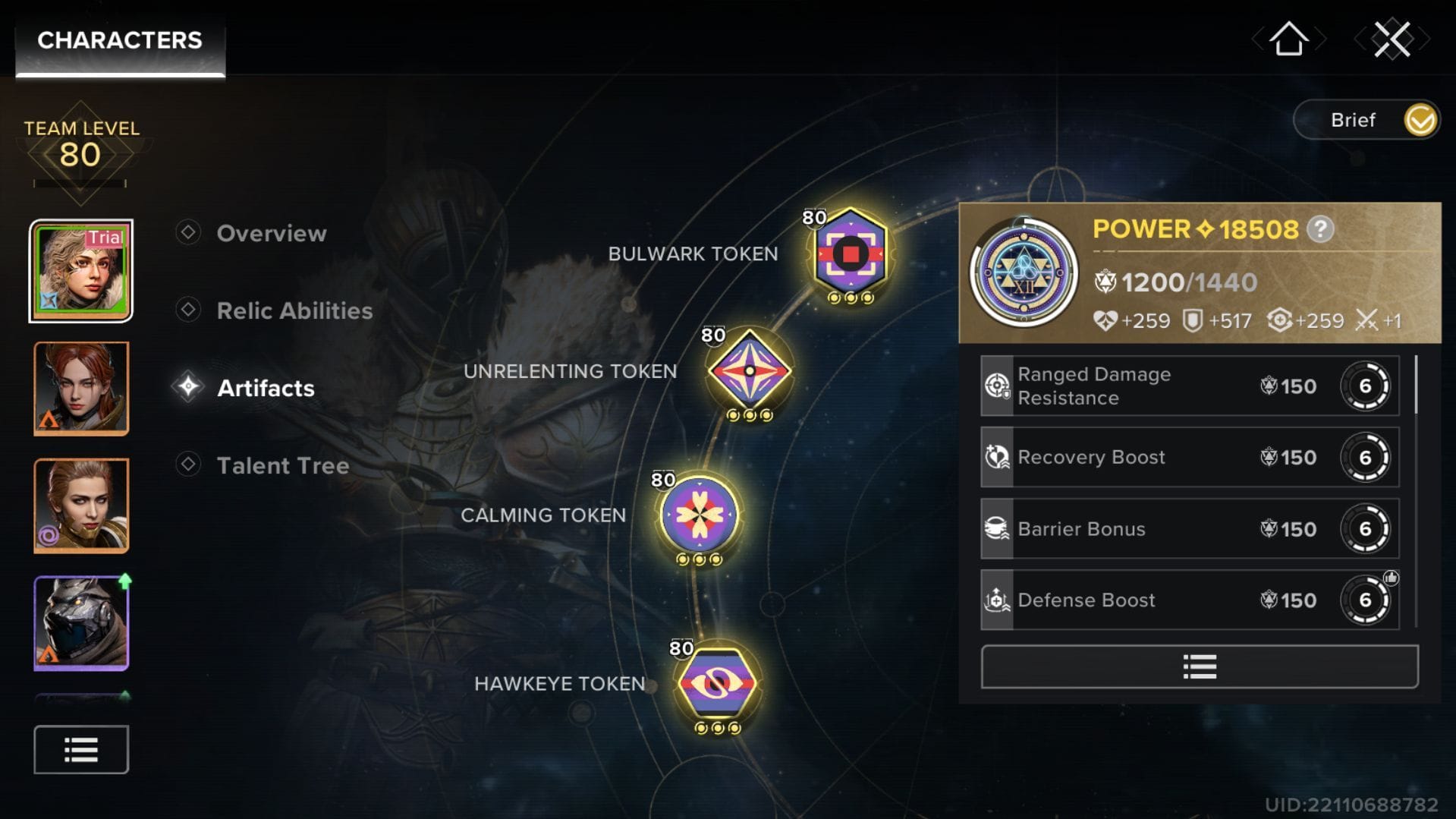The height and width of the screenshot is (819, 1456).
Task: Select the Calming Token artifact
Action: pyautogui.click(x=699, y=515)
